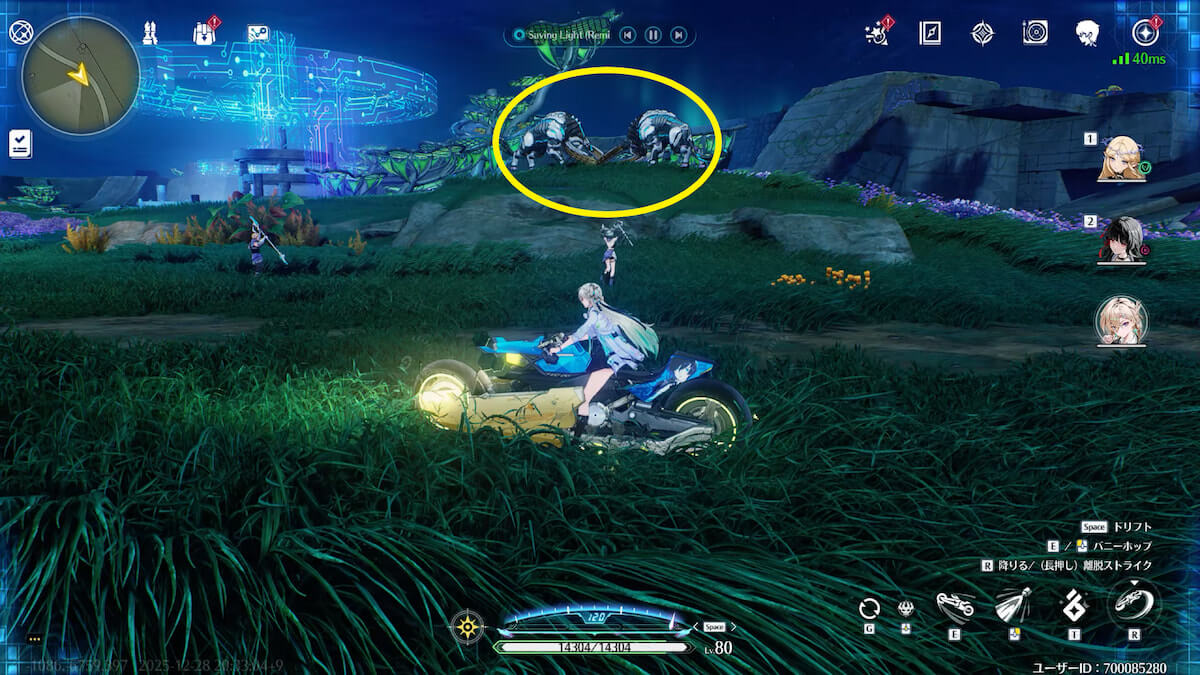Open the twin rockets icon

pos(150,33)
